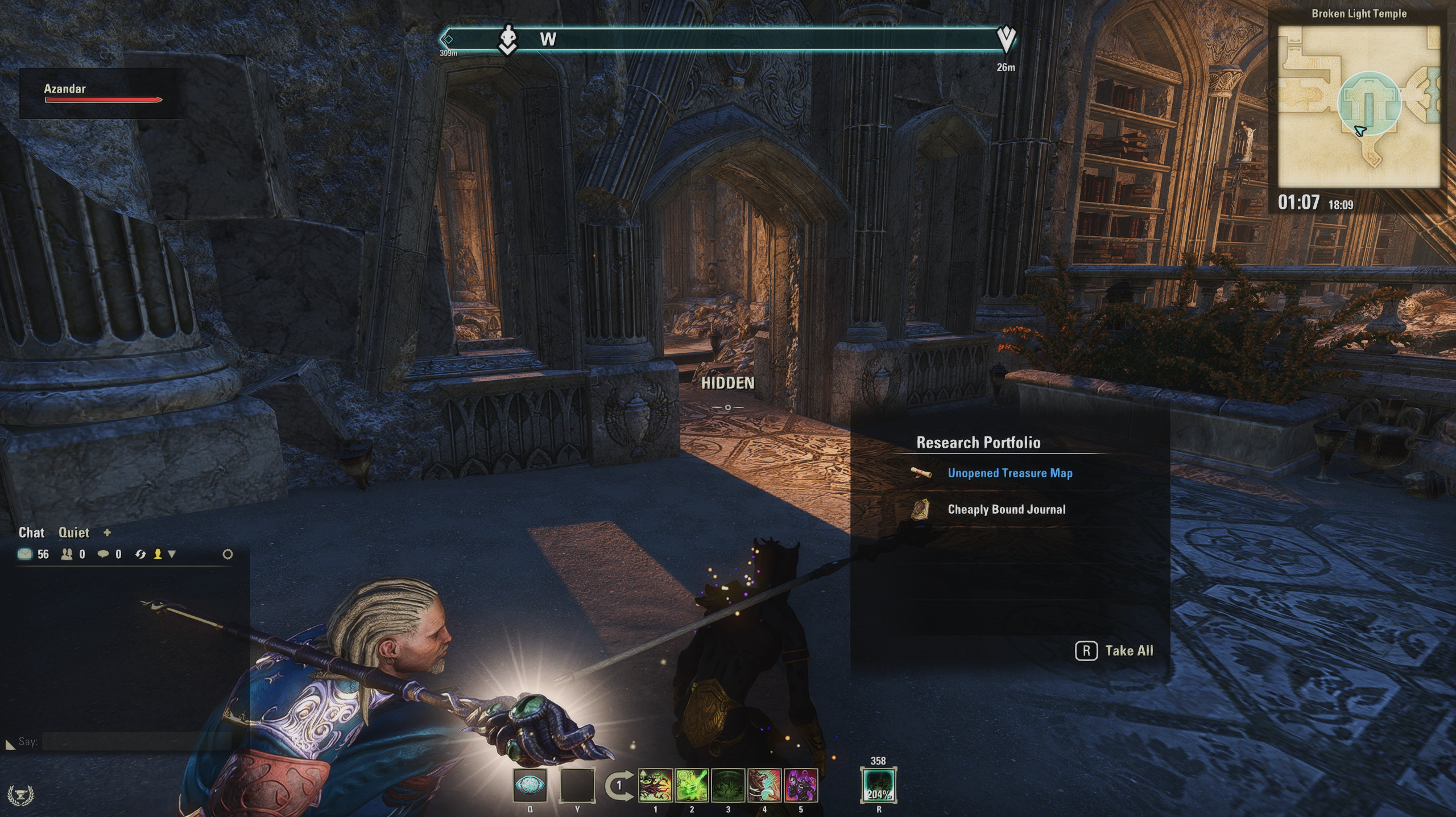Screen dimensions: 1456x817
Task: Activate the red tendrils ability in slot 1
Action: (655, 786)
